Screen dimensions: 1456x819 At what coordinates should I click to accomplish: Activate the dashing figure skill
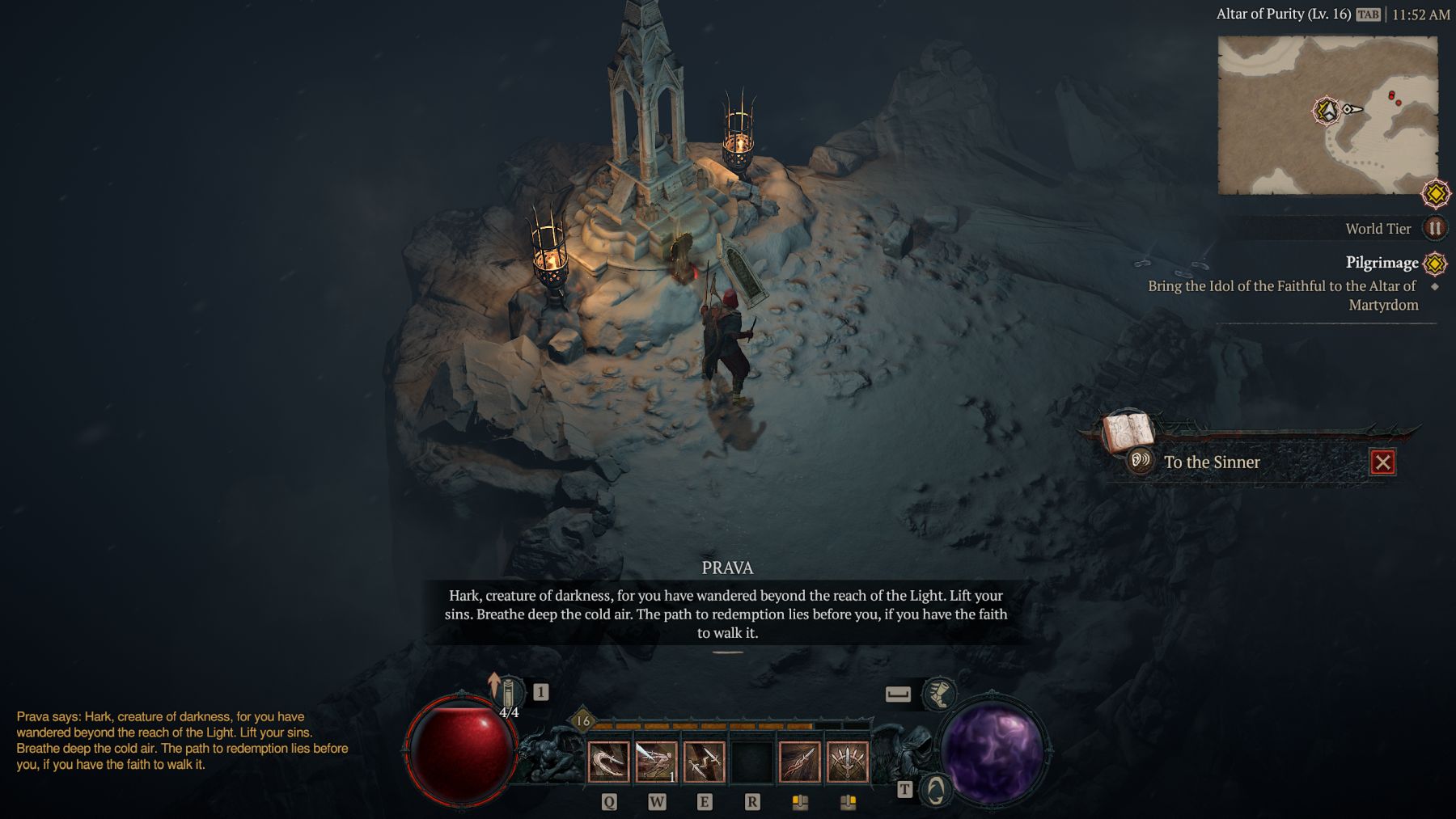click(656, 762)
